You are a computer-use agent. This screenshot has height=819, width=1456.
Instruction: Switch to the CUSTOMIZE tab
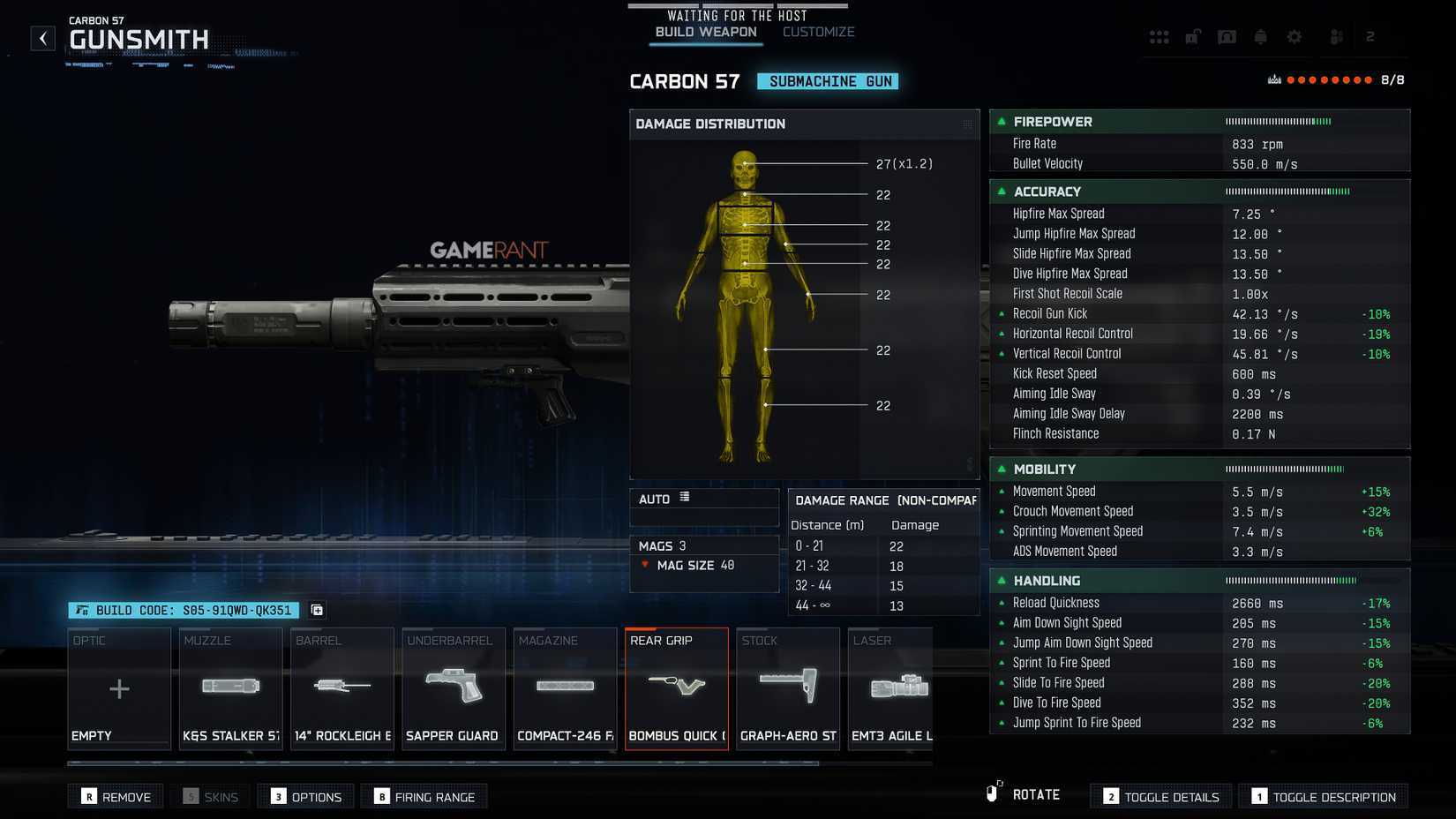pyautogui.click(x=817, y=31)
